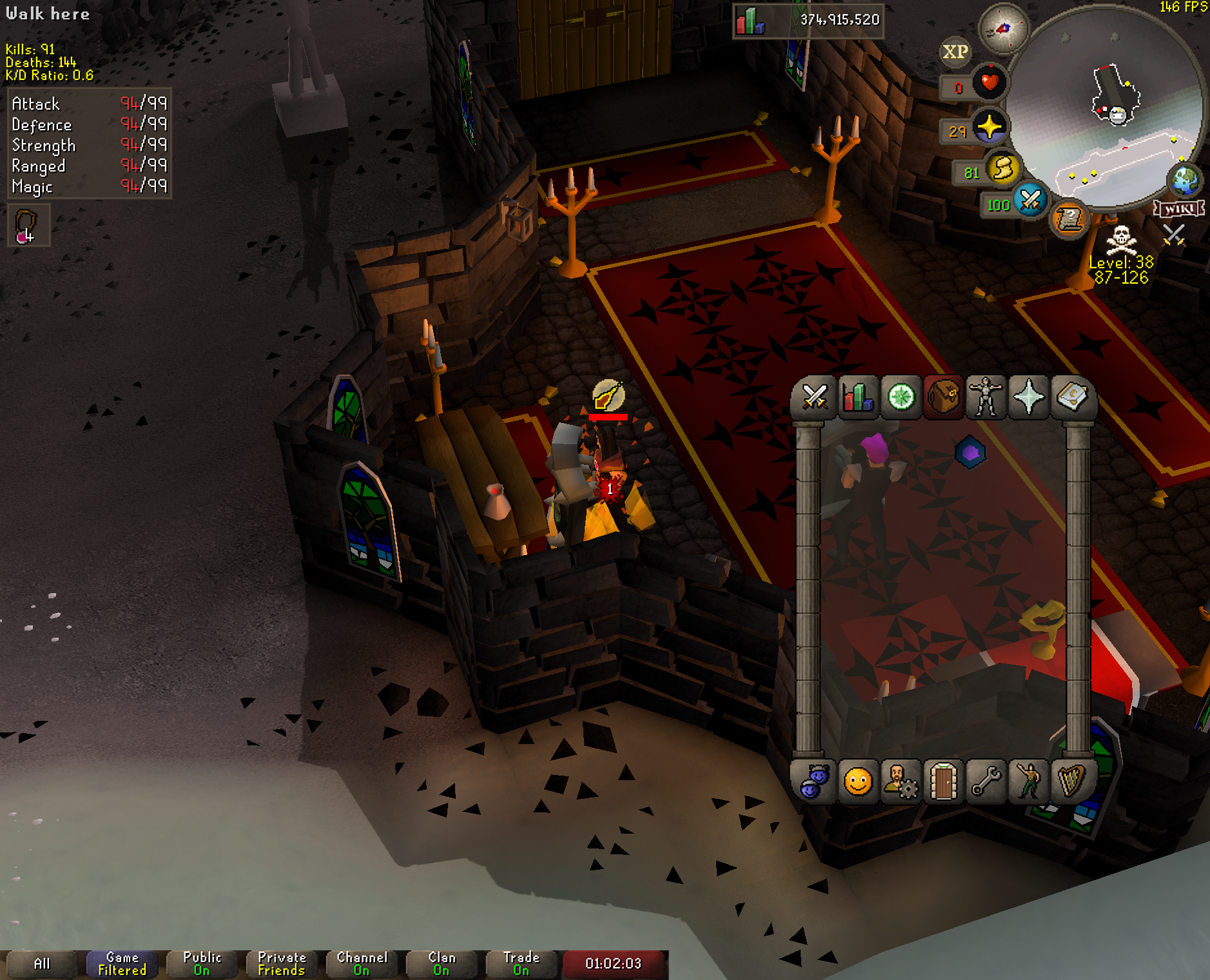This screenshot has height=980, width=1210.
Task: Open the wrench Settings tab
Action: 986,782
